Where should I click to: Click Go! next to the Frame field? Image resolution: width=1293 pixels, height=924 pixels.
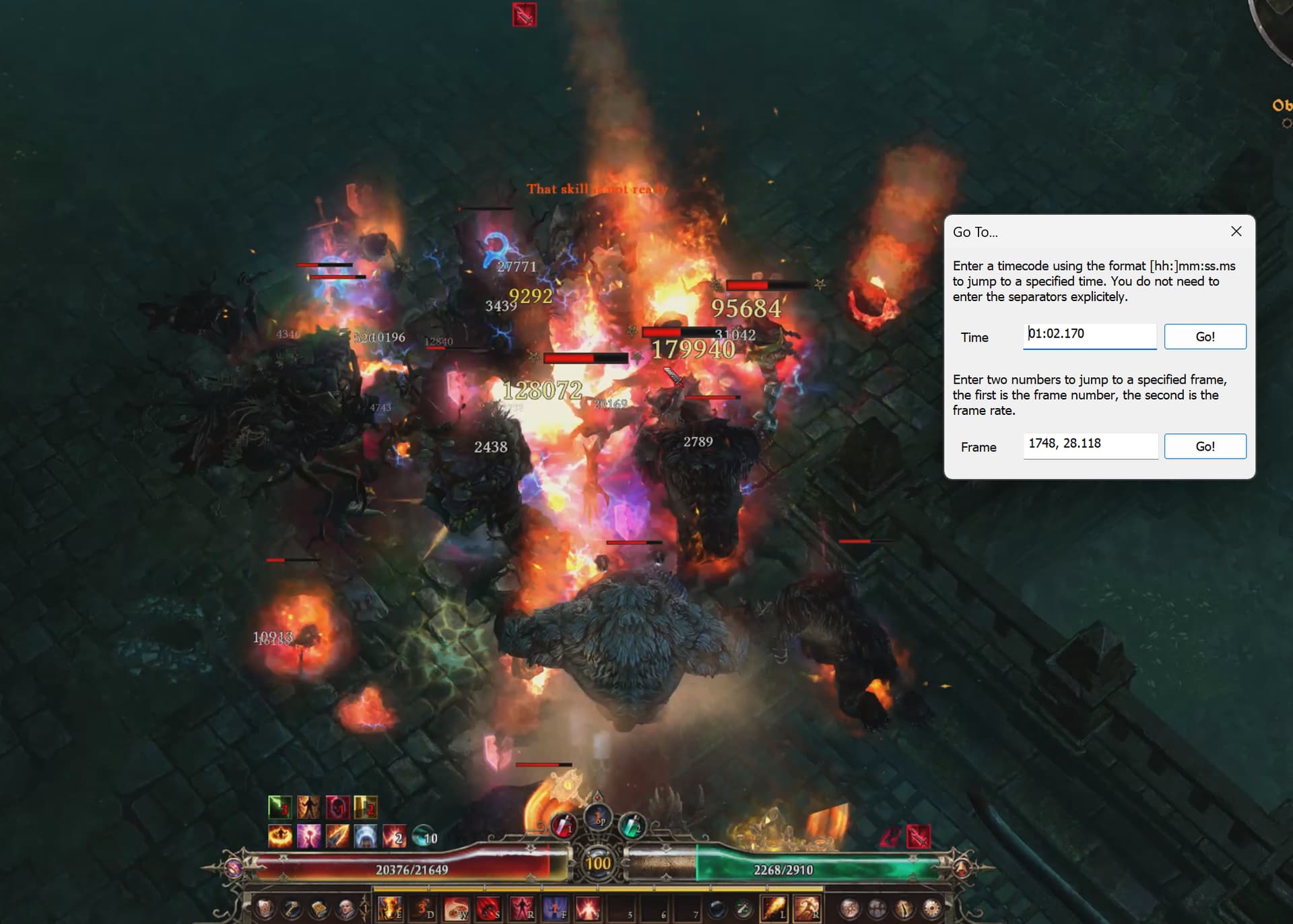coord(1205,447)
